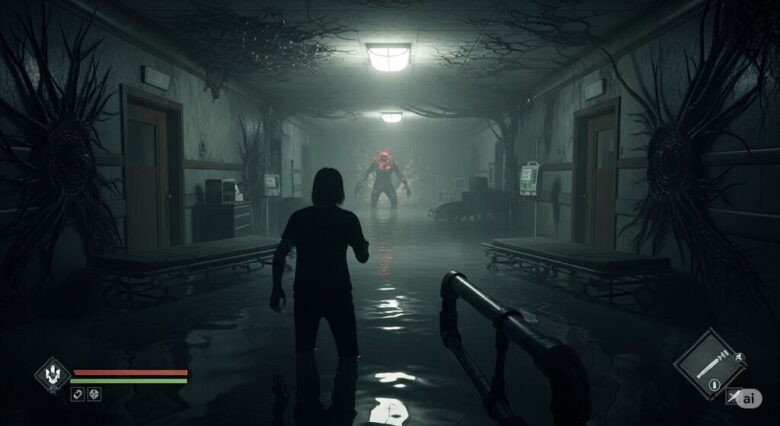Select the tag-shaped status icon
Screen dimensions: 780x426
[x=77, y=394]
